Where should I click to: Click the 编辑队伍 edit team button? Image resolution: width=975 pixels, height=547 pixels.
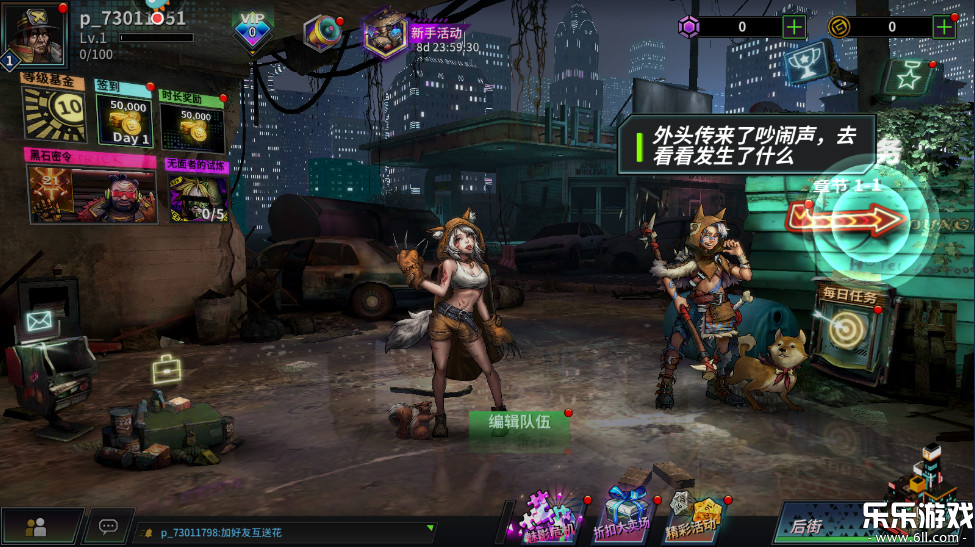click(520, 422)
